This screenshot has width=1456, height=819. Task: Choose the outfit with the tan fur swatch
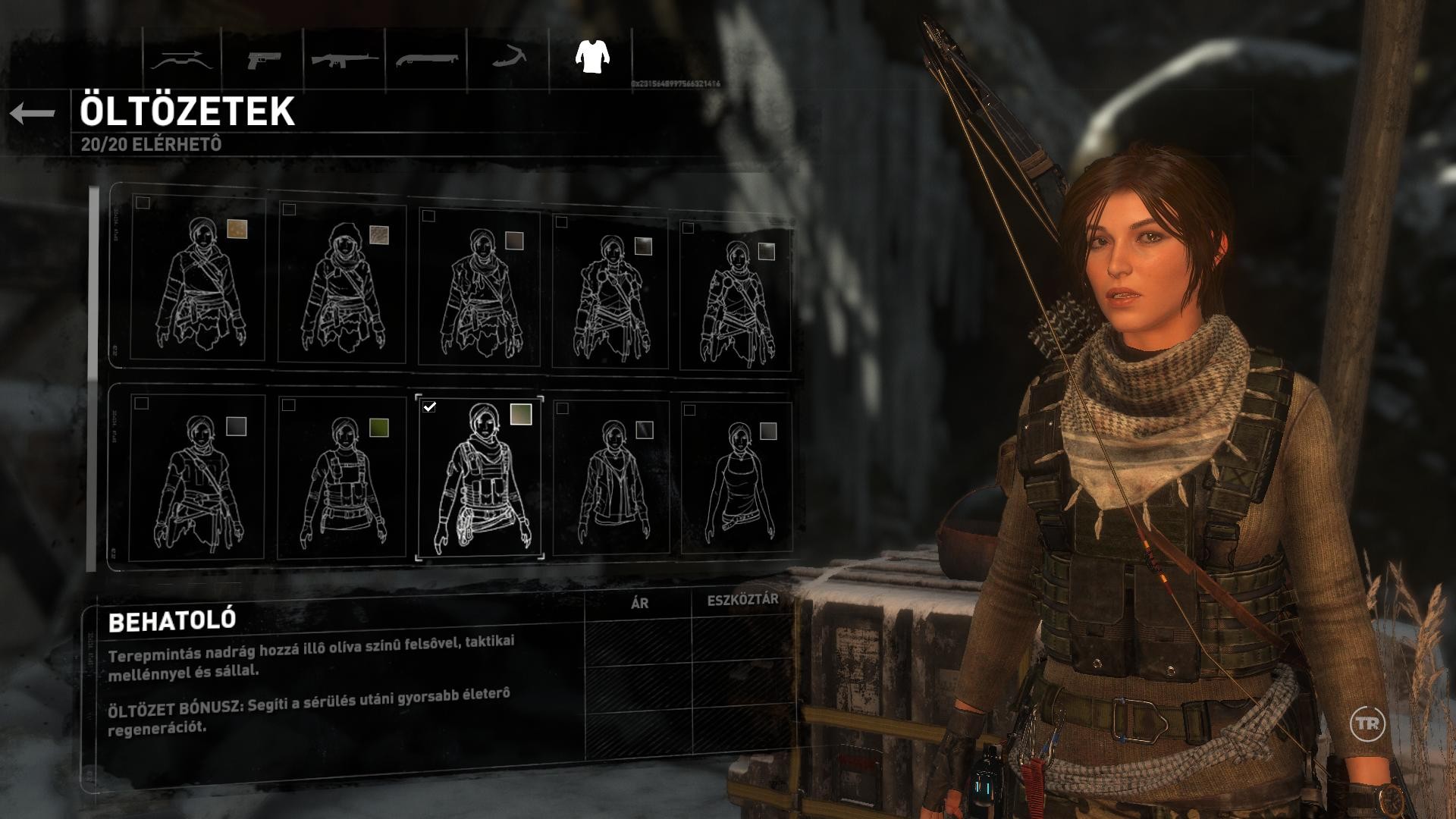pos(199,281)
